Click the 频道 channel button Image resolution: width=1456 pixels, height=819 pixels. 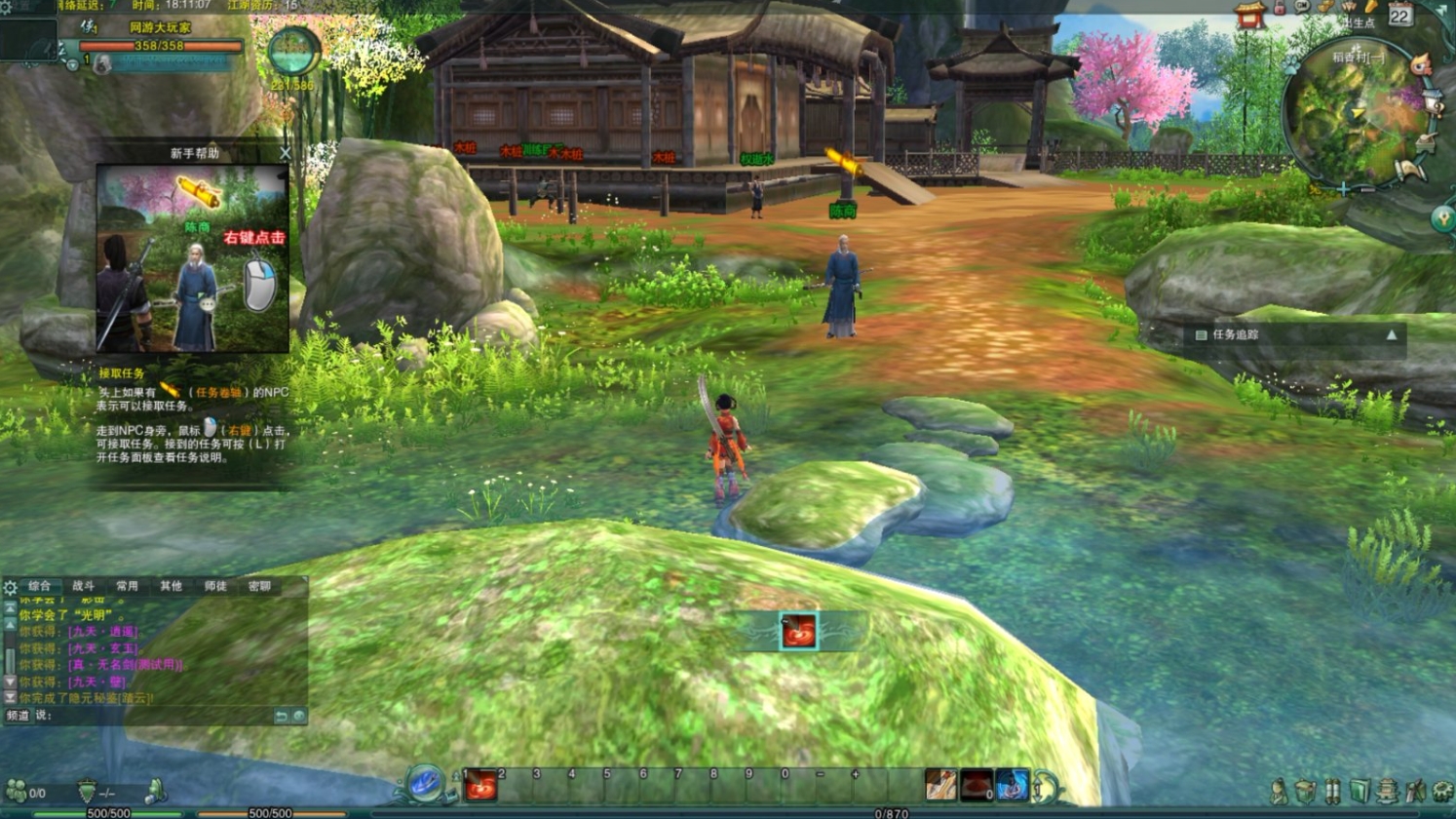point(18,716)
